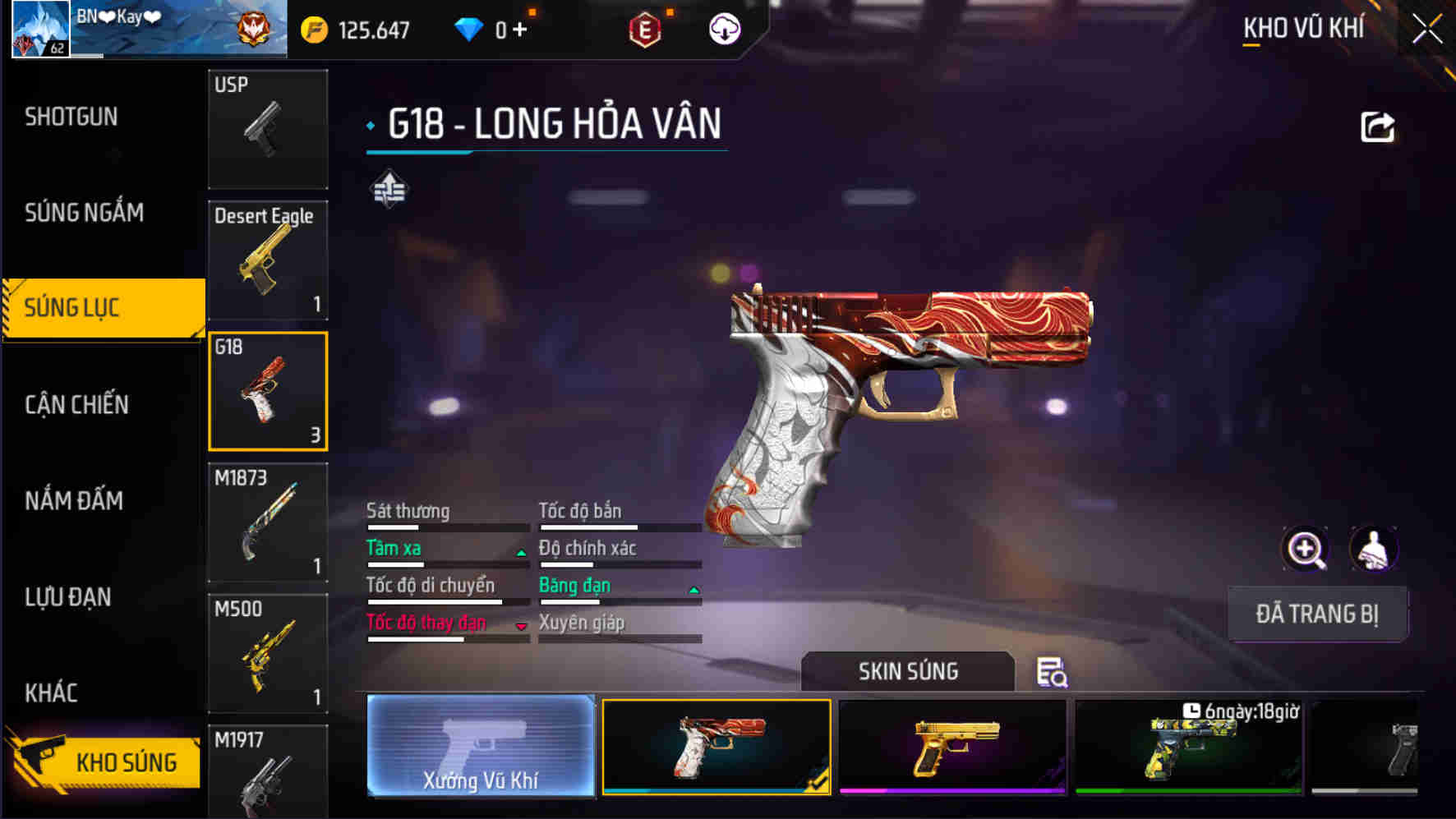Add diamonds with the plus button

[x=519, y=30]
